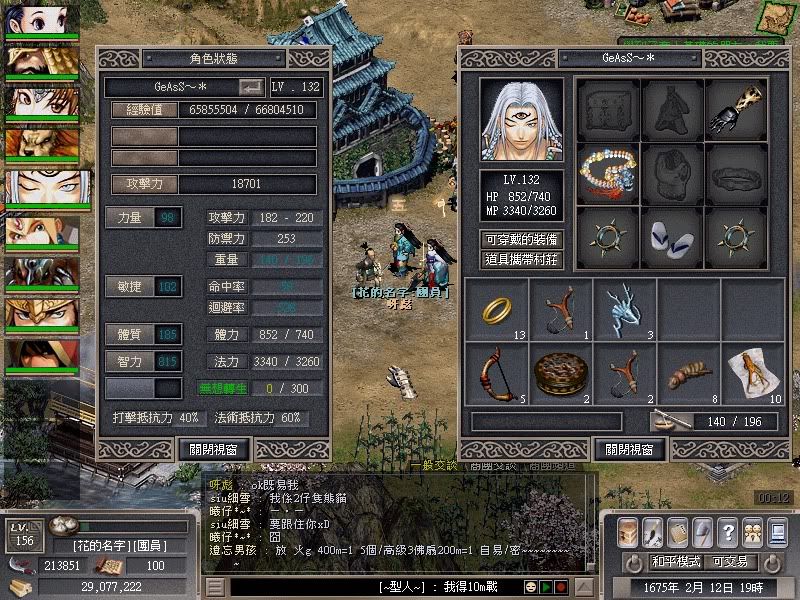Viewport: 800px width, 600px height.
Task: Select the equipped sandals slot
Action: tap(673, 237)
